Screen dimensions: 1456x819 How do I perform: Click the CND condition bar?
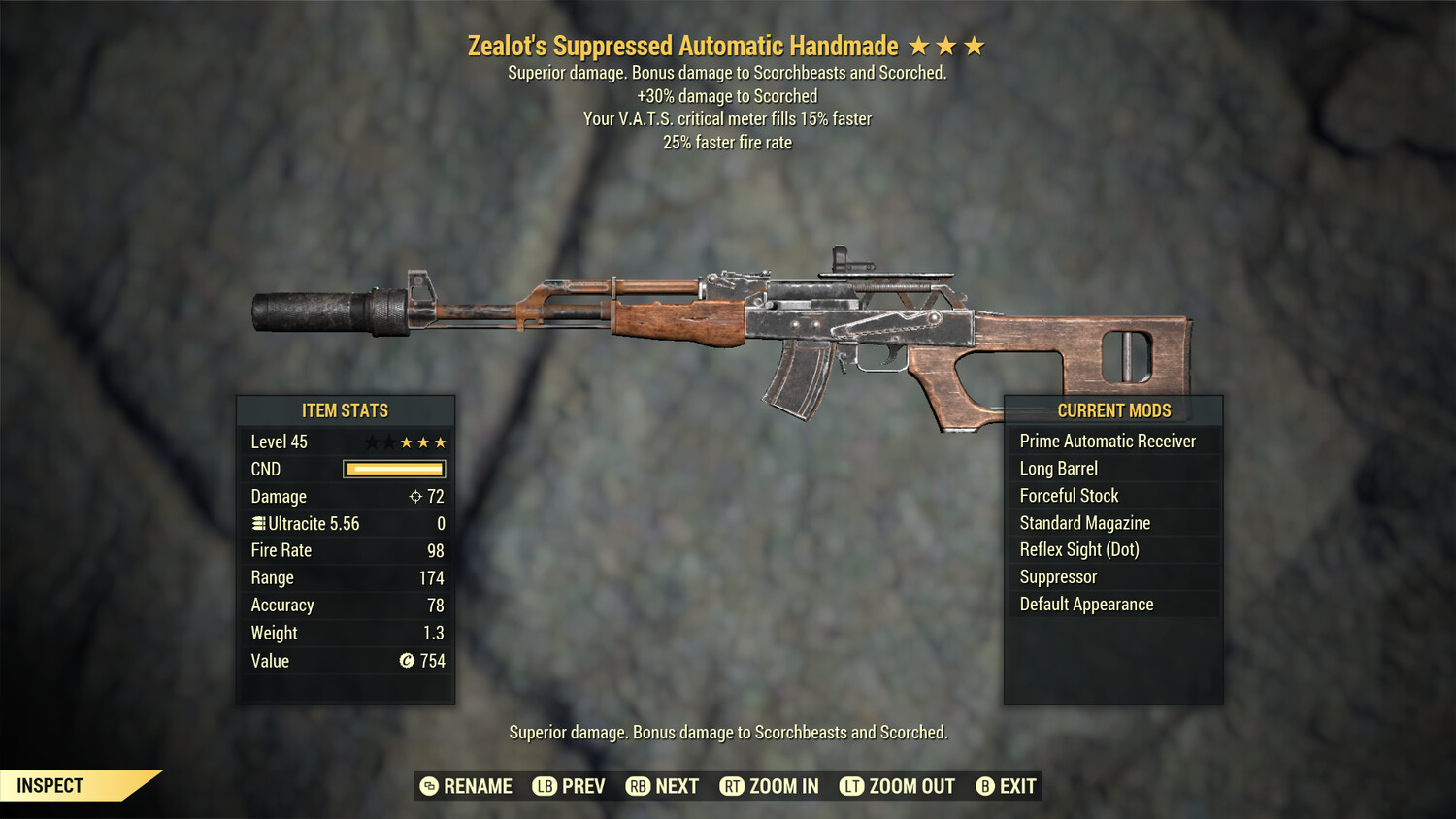pos(393,469)
